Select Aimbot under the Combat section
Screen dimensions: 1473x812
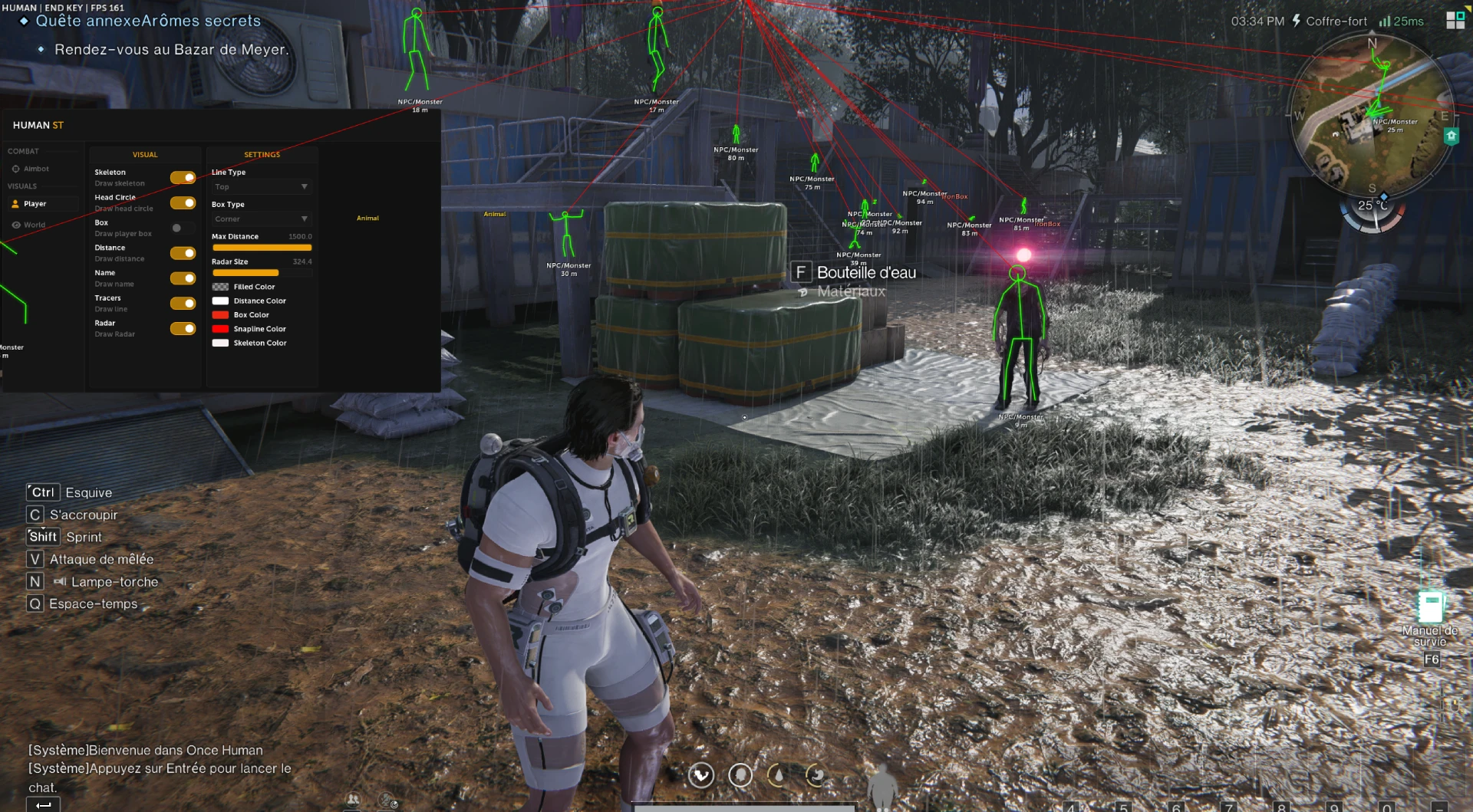click(x=35, y=169)
